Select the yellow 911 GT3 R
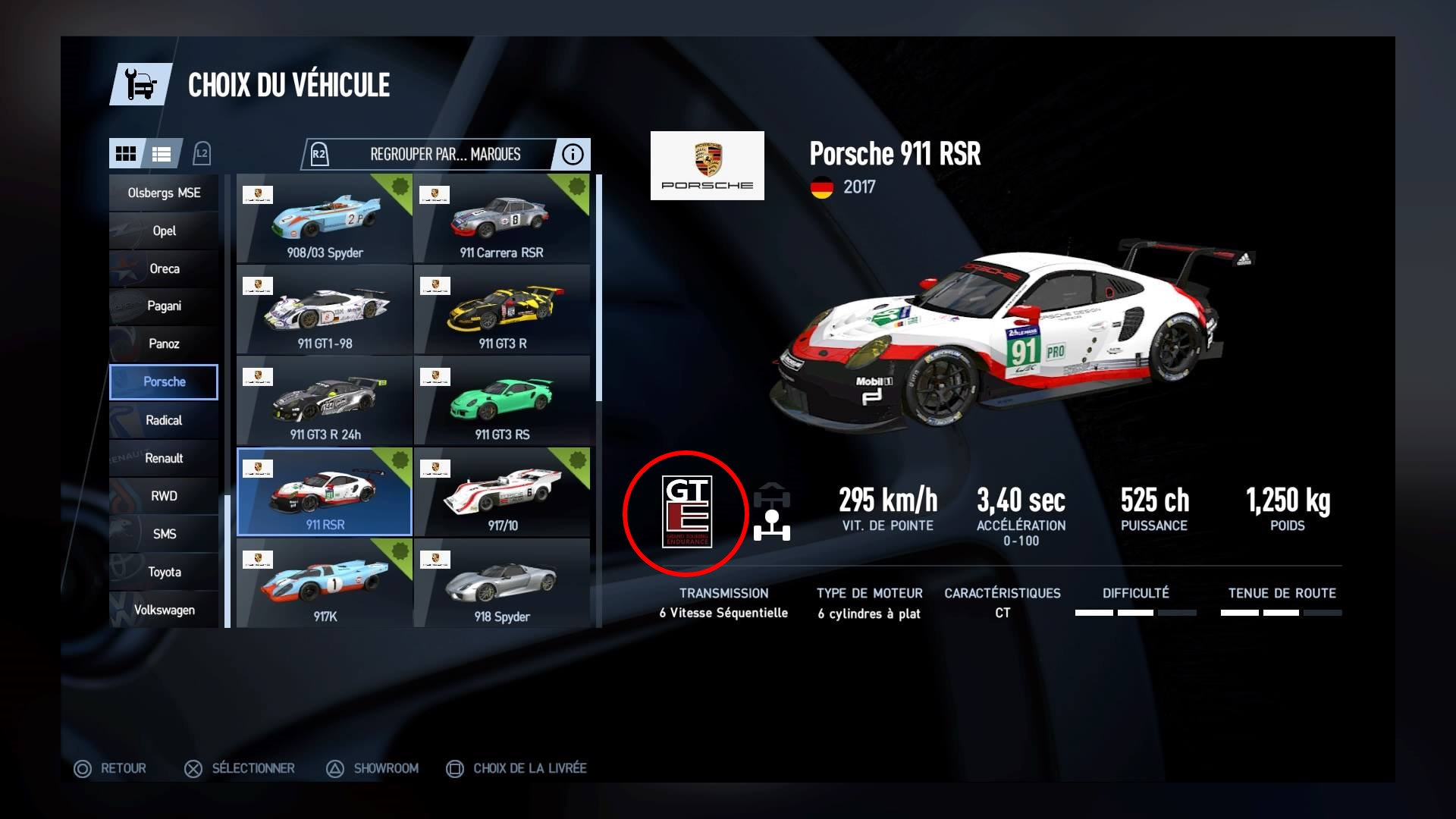The image size is (1456, 819). point(501,310)
